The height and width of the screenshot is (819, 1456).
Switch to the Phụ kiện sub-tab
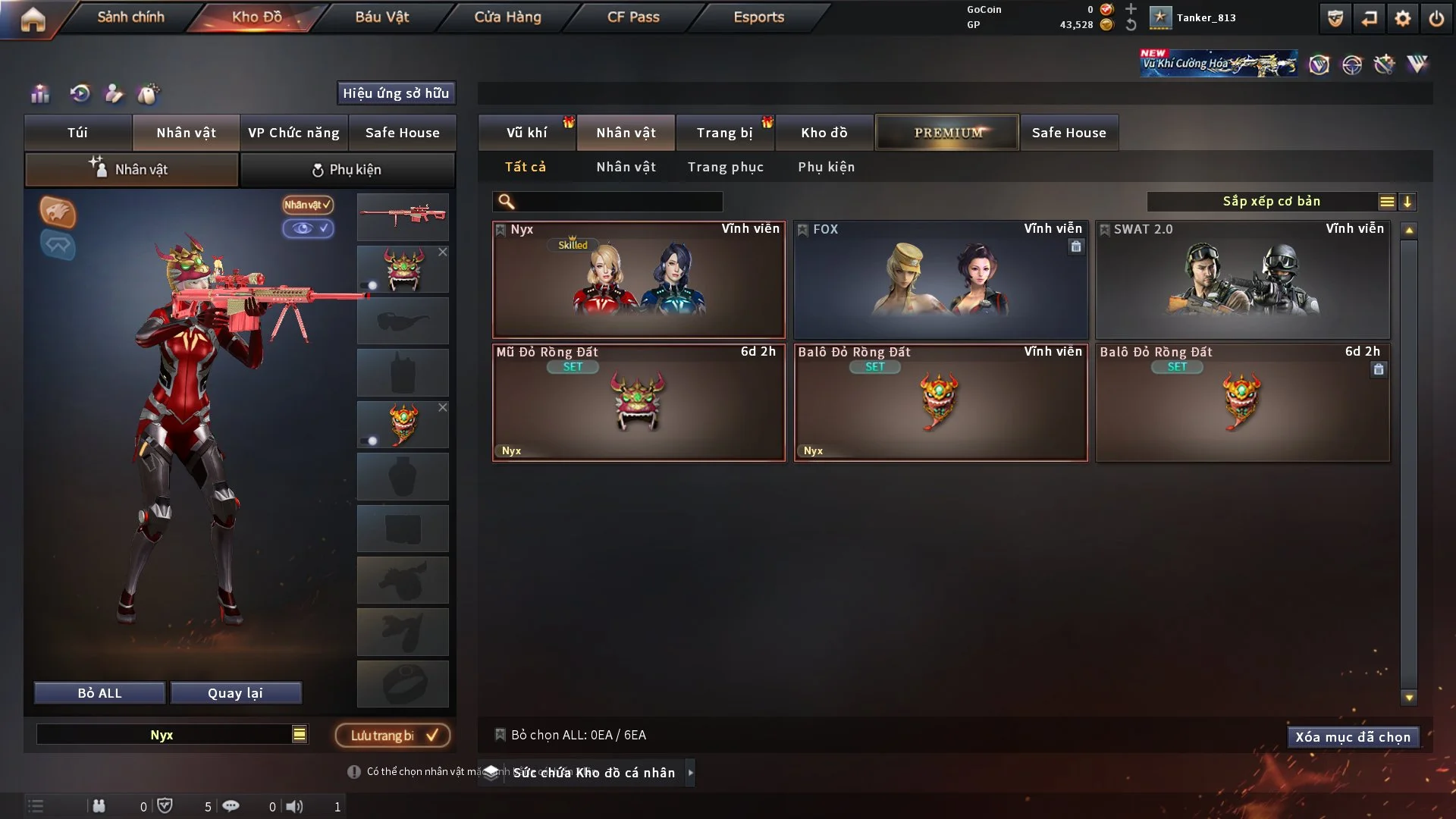click(347, 170)
